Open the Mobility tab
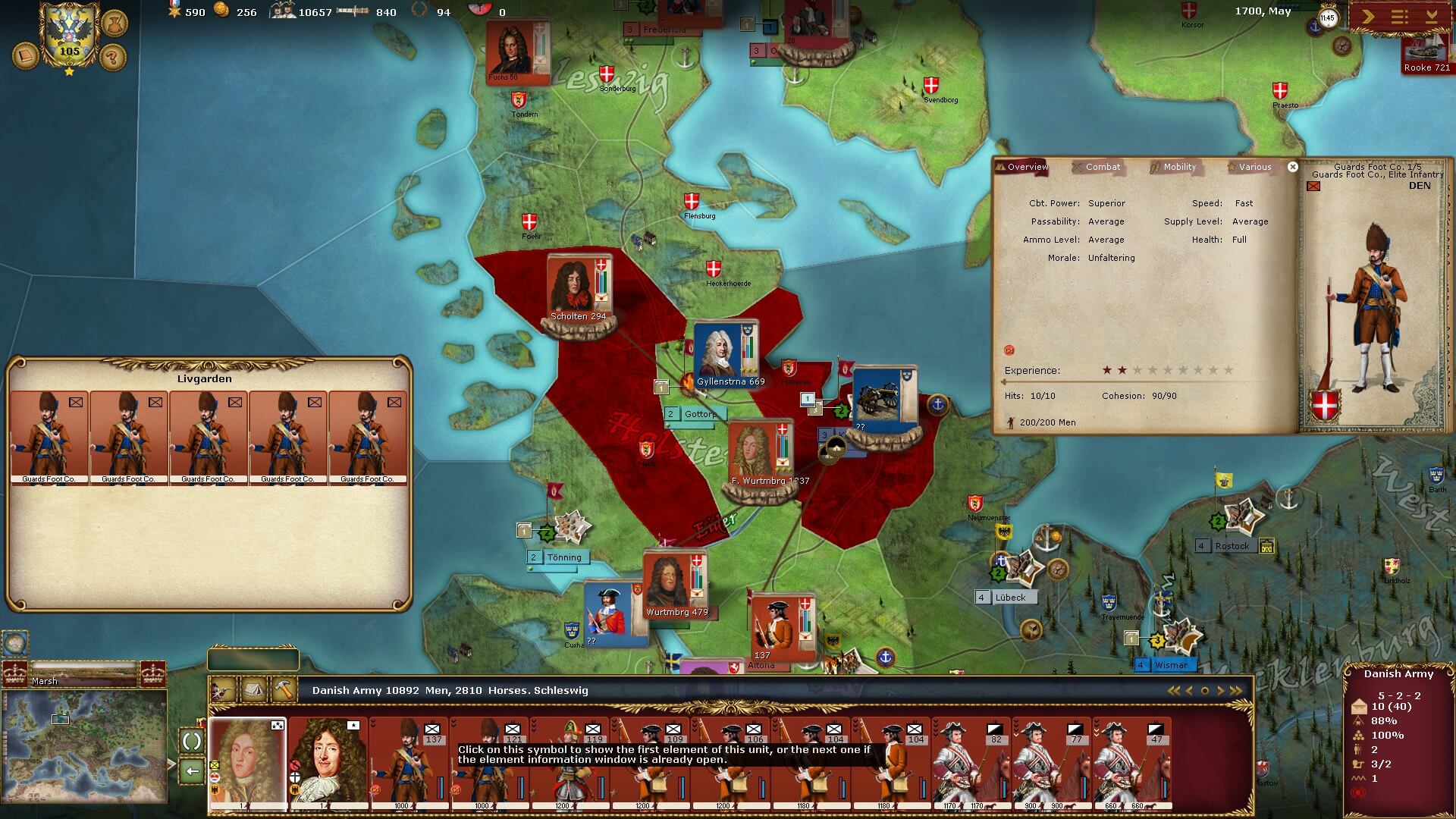1456x819 pixels. coord(1179,167)
